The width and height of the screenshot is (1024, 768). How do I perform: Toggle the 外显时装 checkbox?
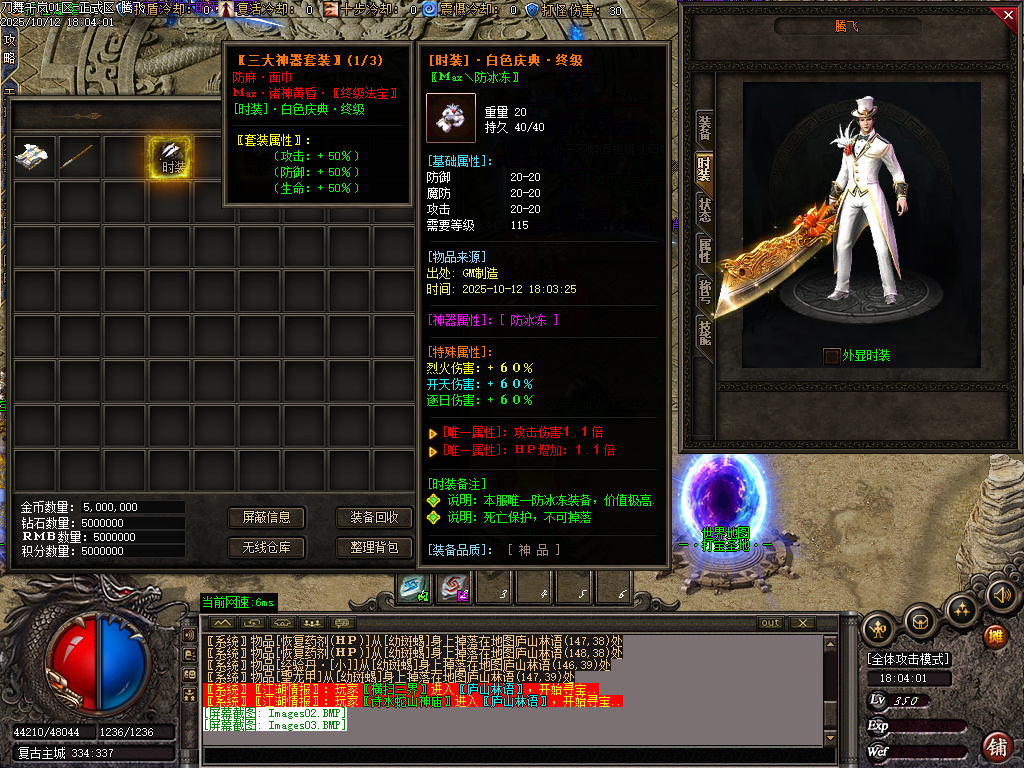(831, 356)
